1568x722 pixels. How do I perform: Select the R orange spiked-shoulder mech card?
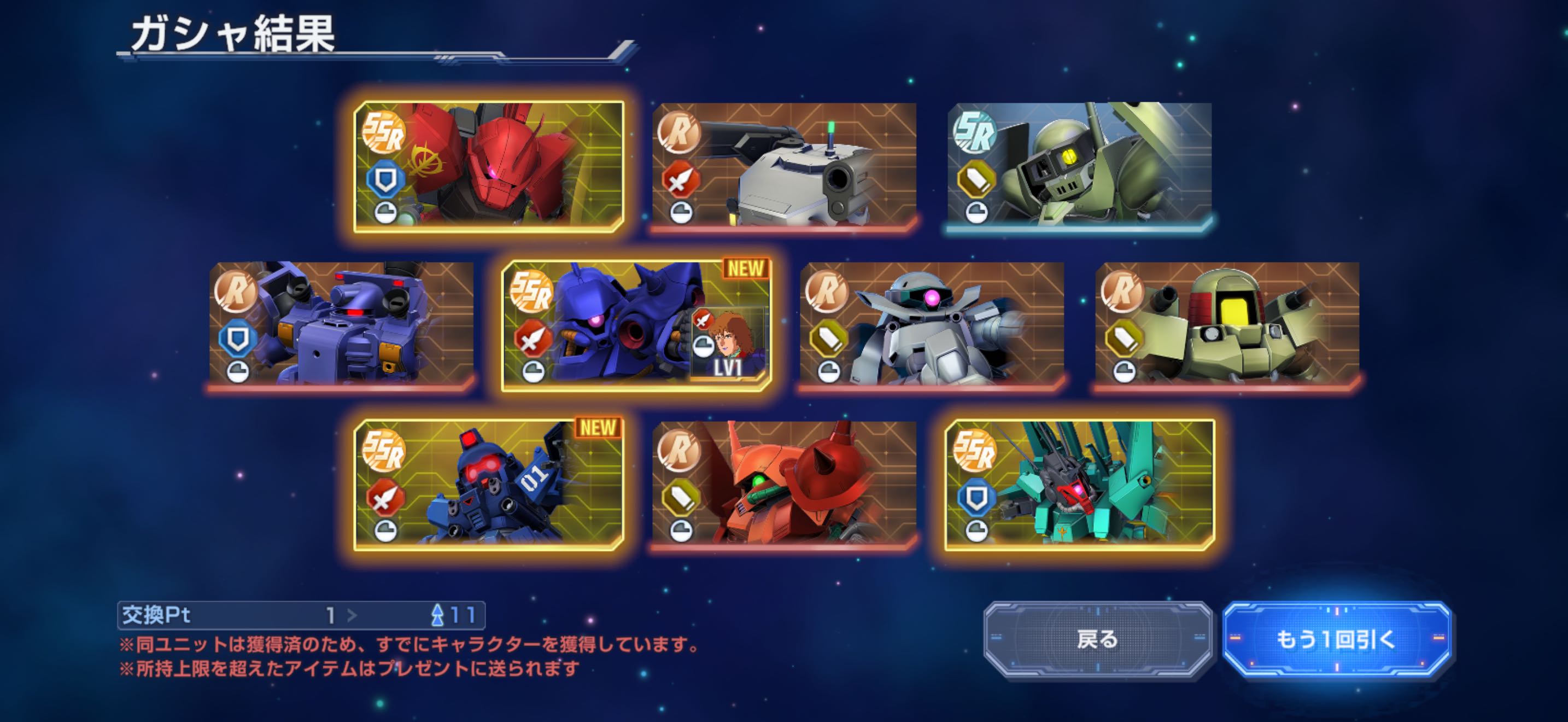(x=784, y=485)
